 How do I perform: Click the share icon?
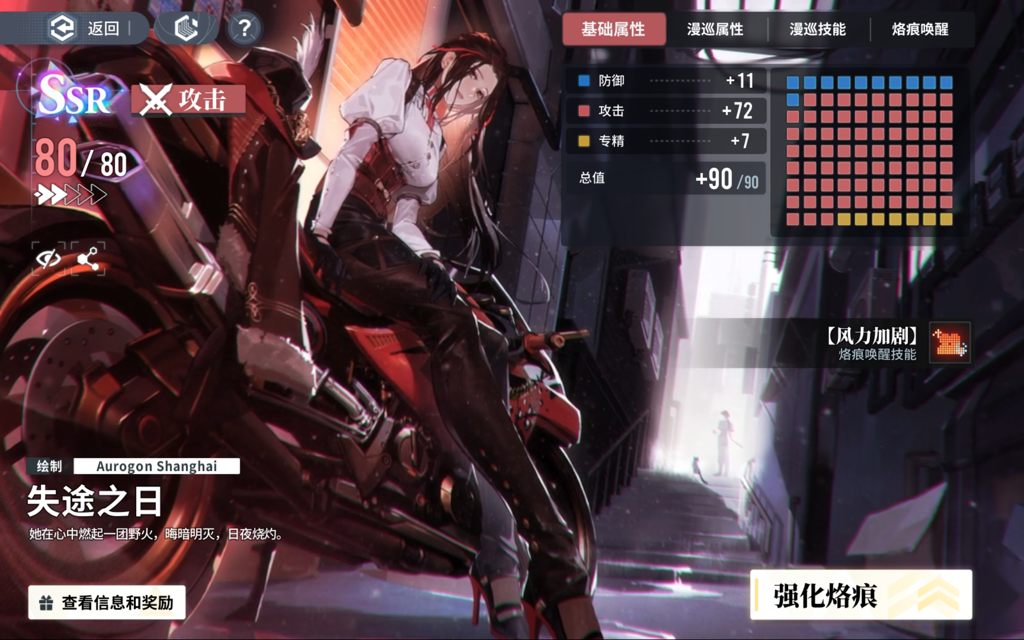click(88, 258)
